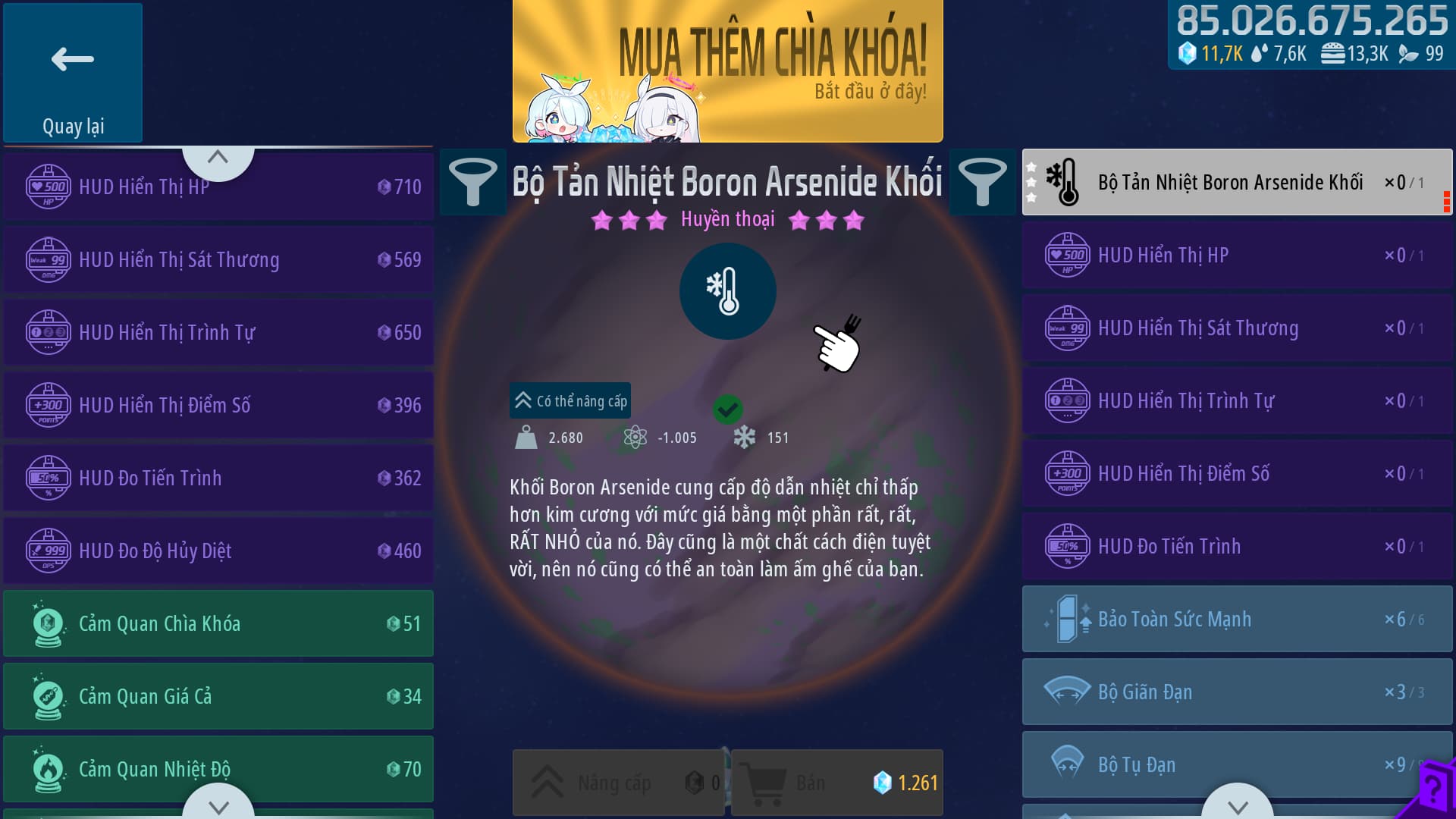Select HUD Hiển Thị Điểm Số priced 396

click(218, 405)
